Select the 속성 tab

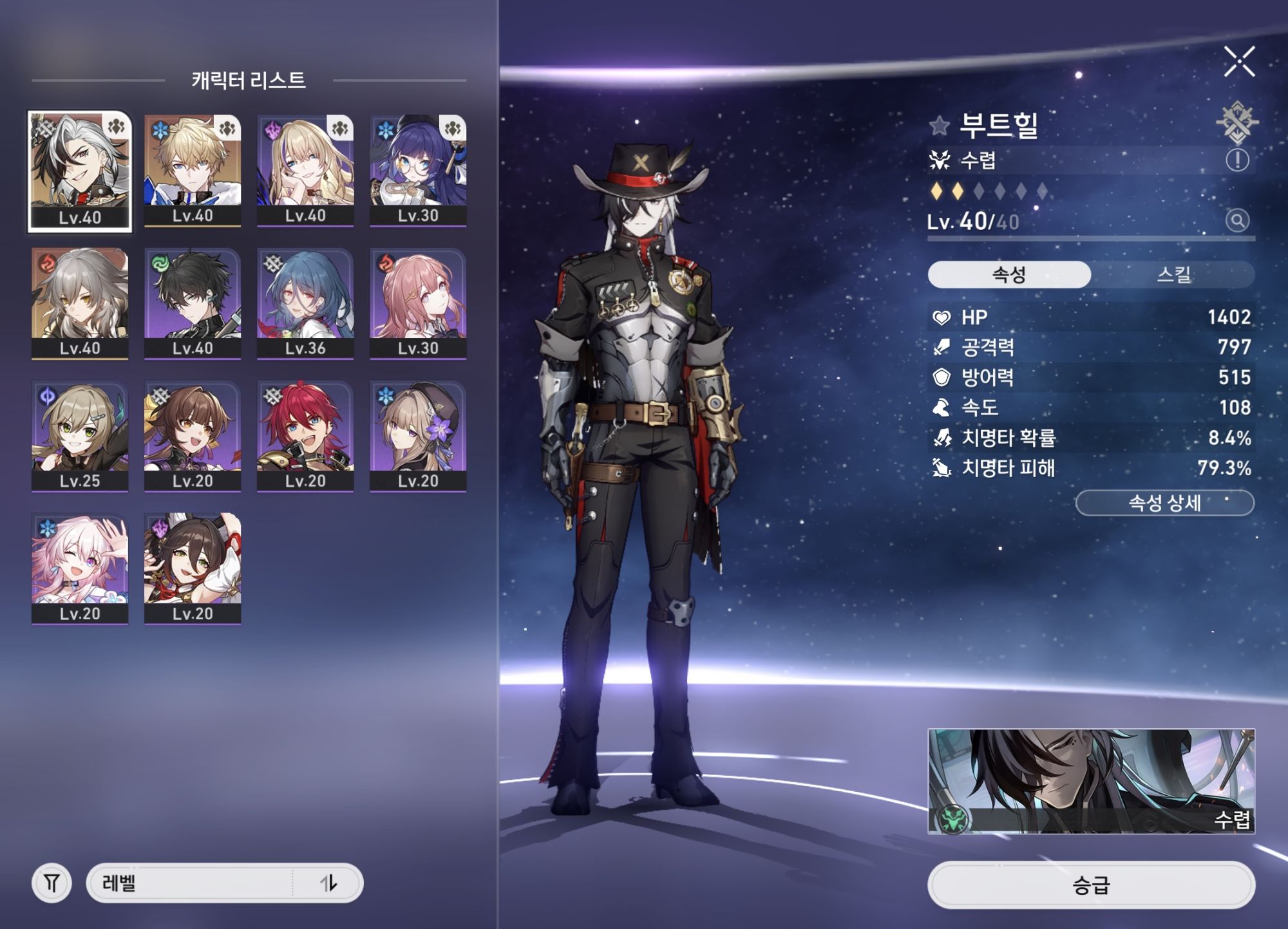1009,275
